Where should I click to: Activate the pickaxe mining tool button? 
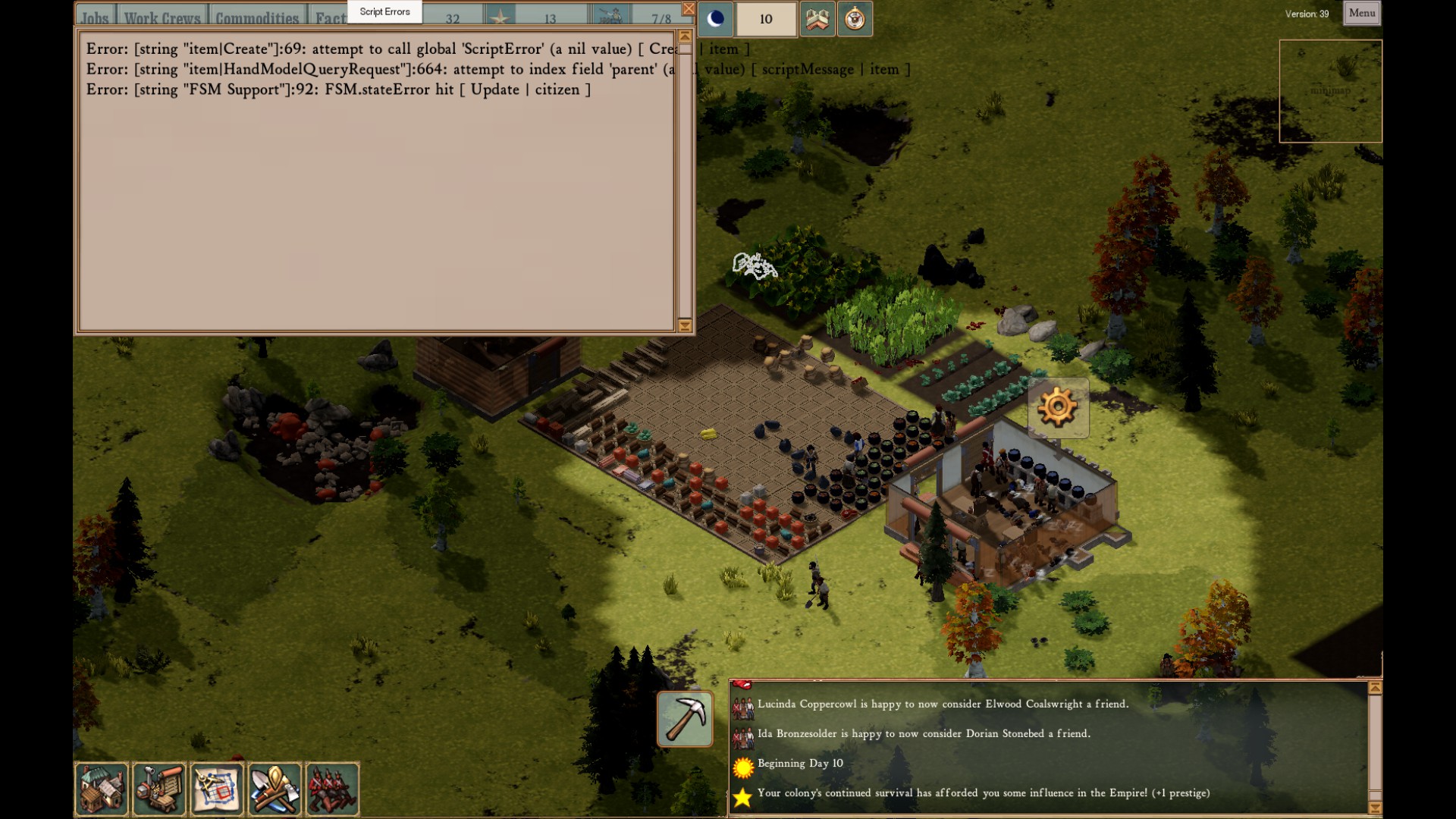685,718
